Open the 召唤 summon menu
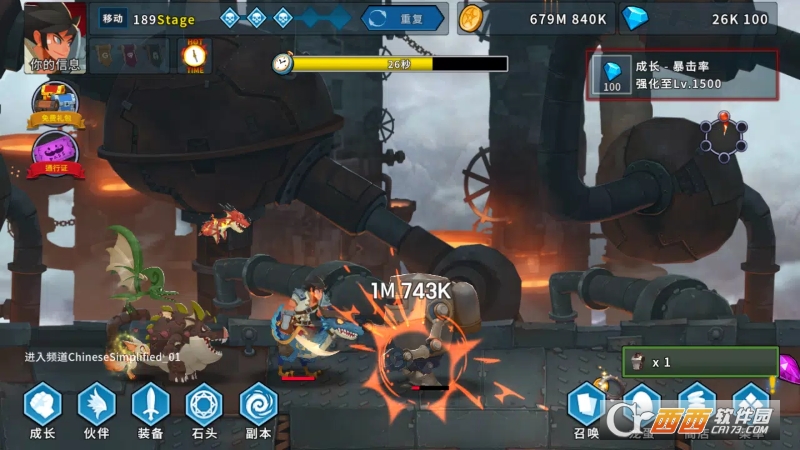This screenshot has width=800, height=450. point(586,410)
